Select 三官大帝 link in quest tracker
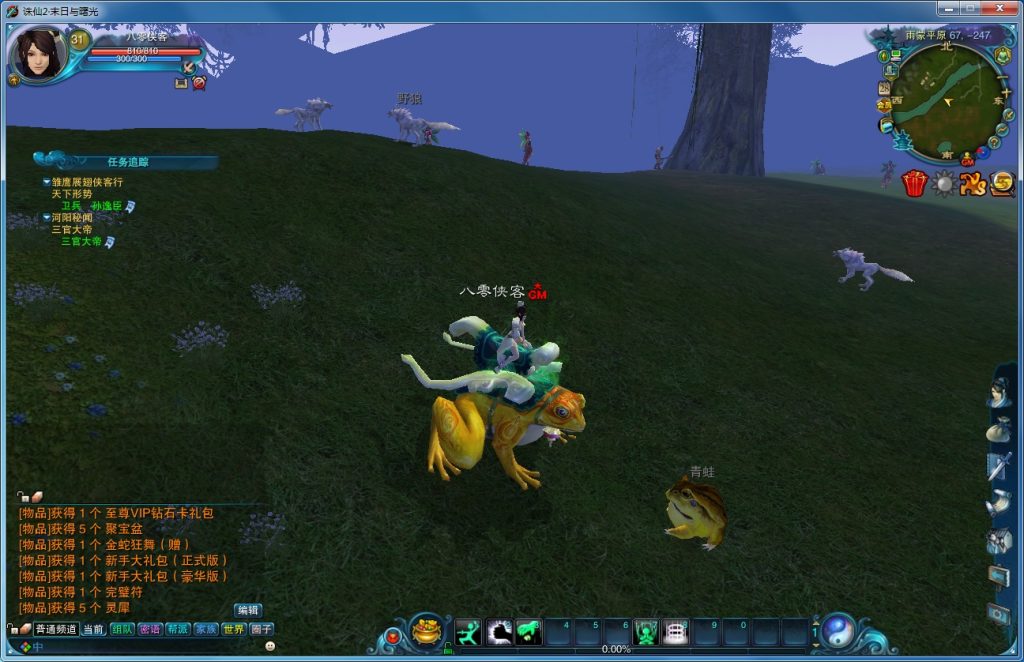The image size is (1024, 662). click(80, 241)
